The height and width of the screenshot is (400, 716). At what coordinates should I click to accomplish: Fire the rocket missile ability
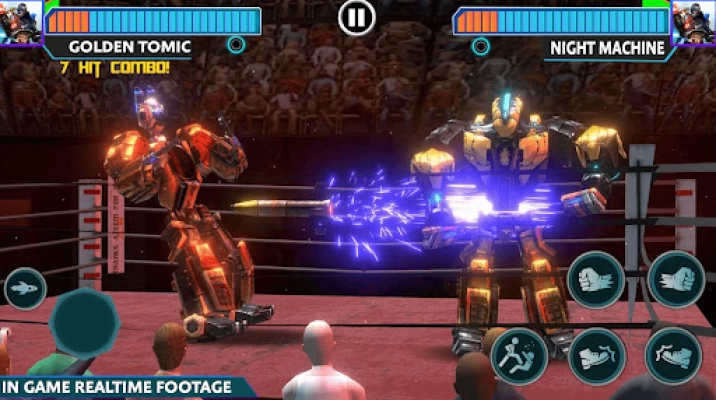[x=24, y=289]
